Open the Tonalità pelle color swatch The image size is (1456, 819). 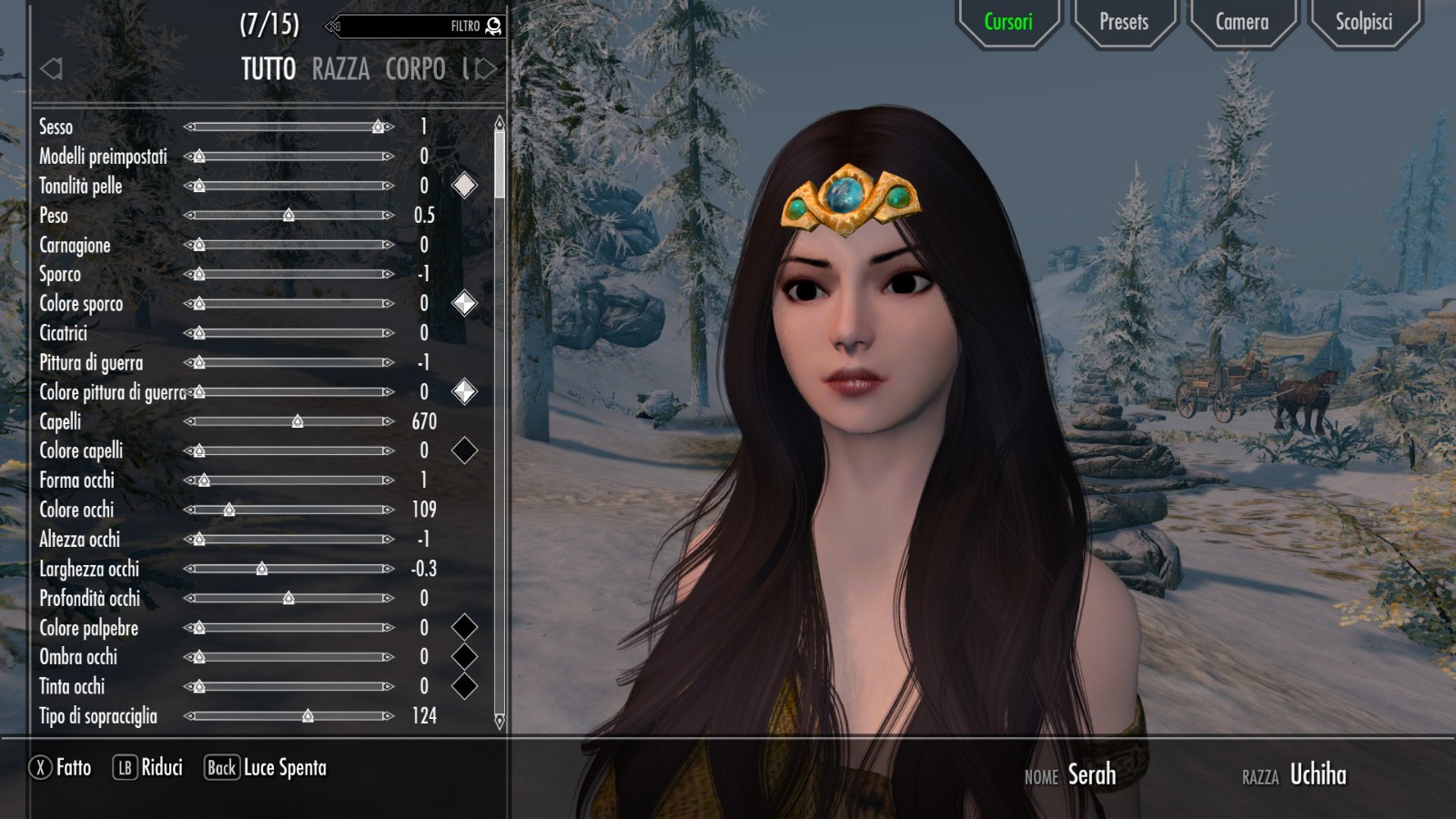[x=464, y=186]
